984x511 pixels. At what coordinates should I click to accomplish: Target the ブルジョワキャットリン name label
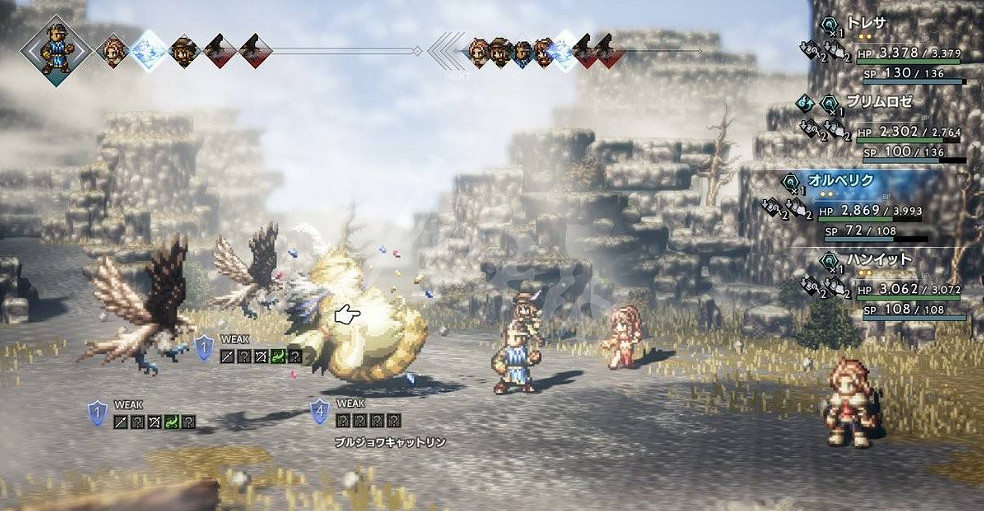(391, 441)
